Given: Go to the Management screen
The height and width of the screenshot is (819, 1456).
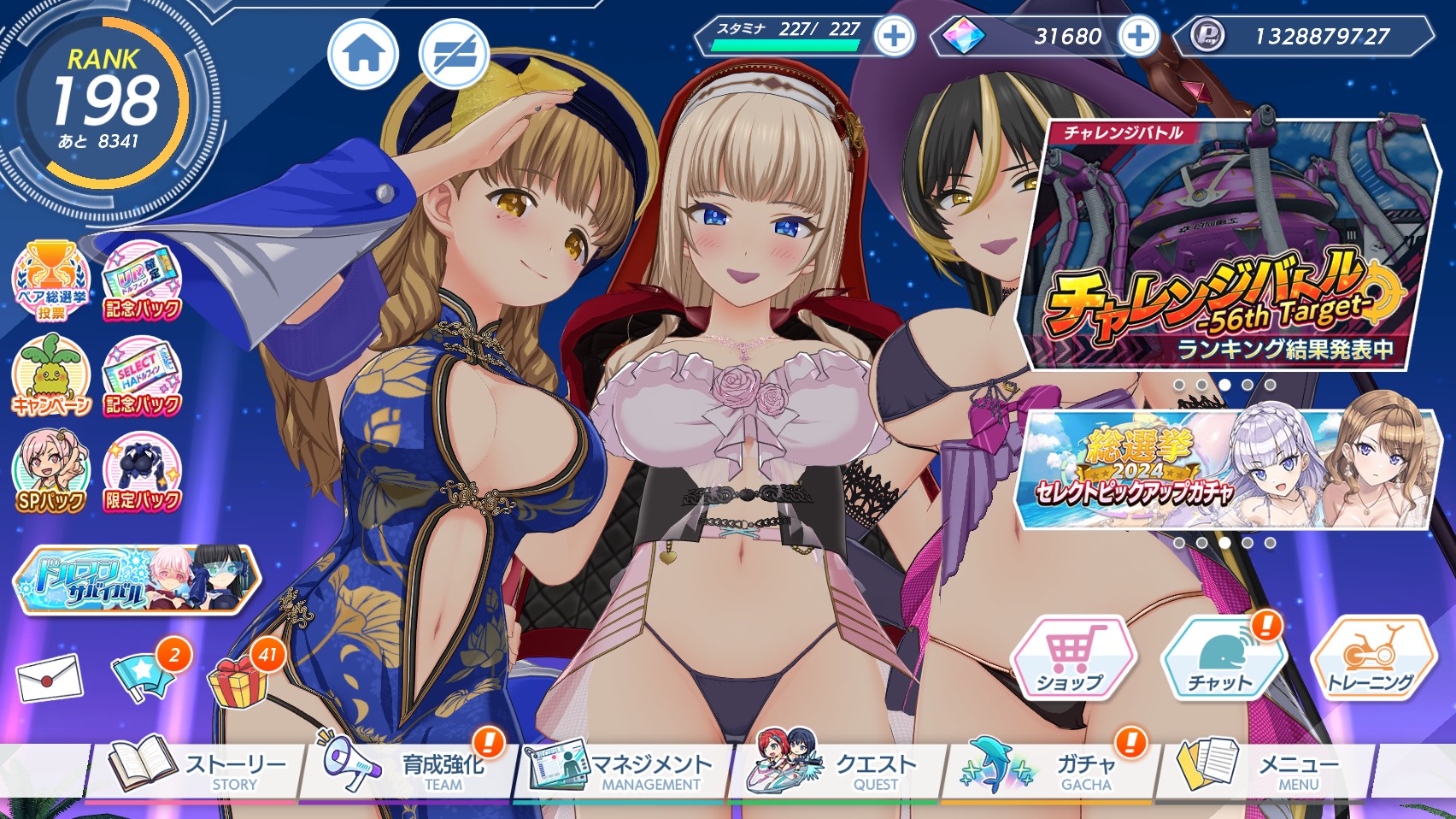Looking at the screenshot, I should click(x=622, y=768).
